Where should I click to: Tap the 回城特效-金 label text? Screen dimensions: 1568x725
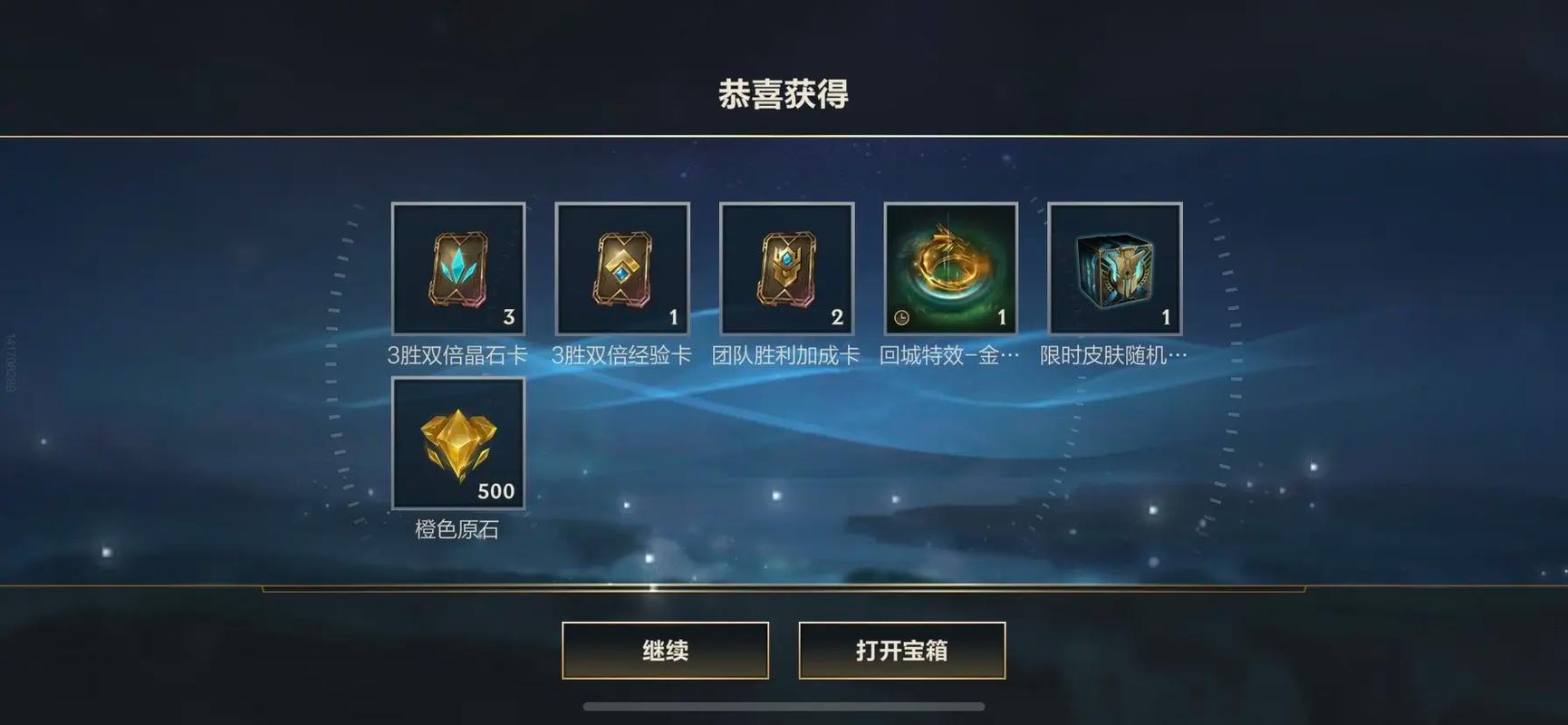point(949,354)
